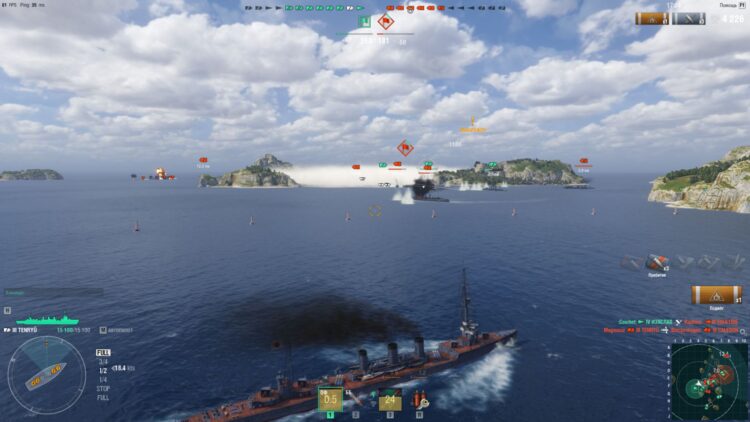This screenshot has height=422, width=750.
Task: Click the targeted enemy diamond marker
Action: tap(405, 148)
